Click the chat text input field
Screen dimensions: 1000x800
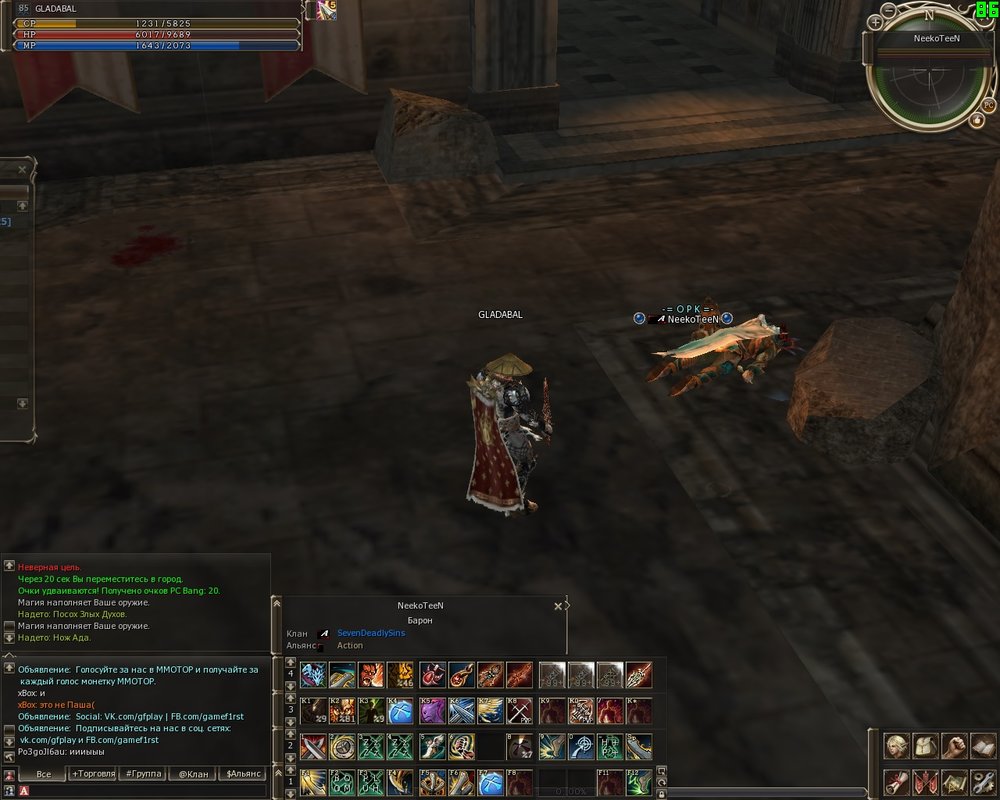[140, 791]
